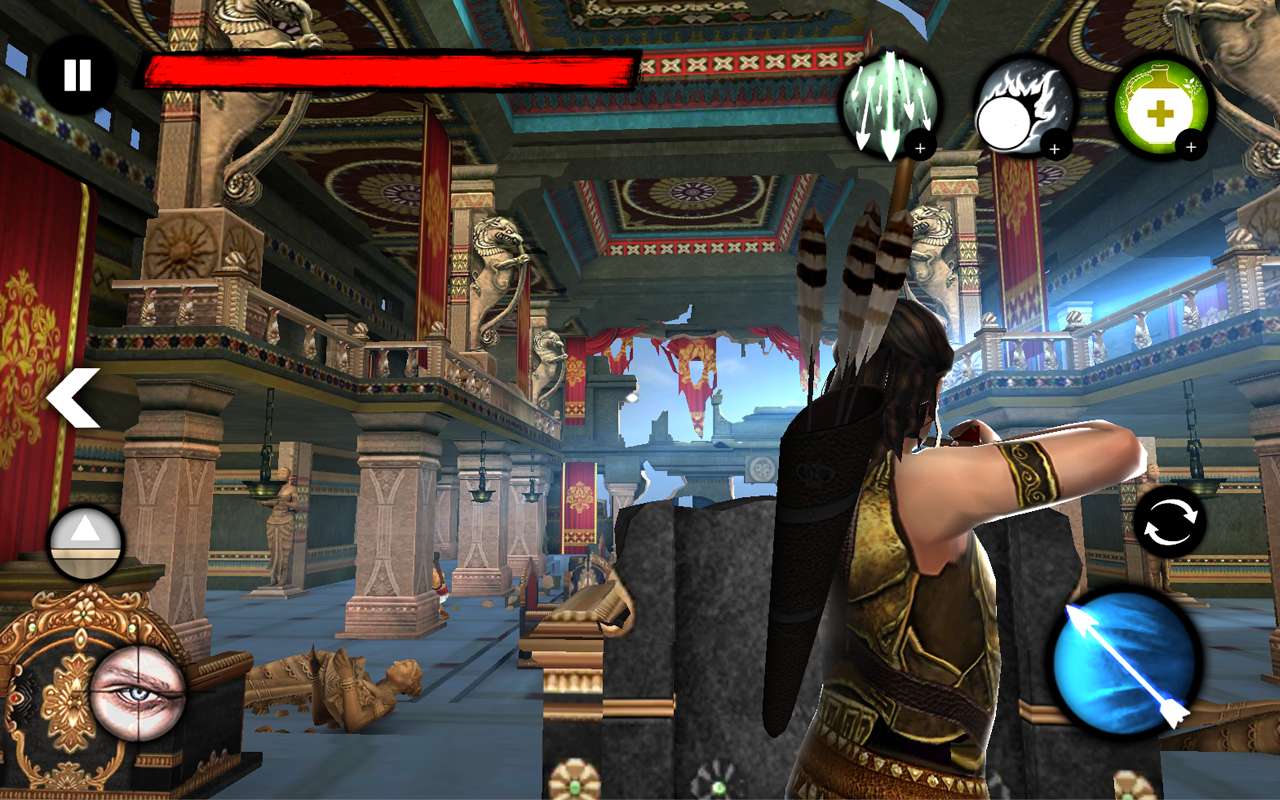Click the red health bar at the top

click(390, 68)
